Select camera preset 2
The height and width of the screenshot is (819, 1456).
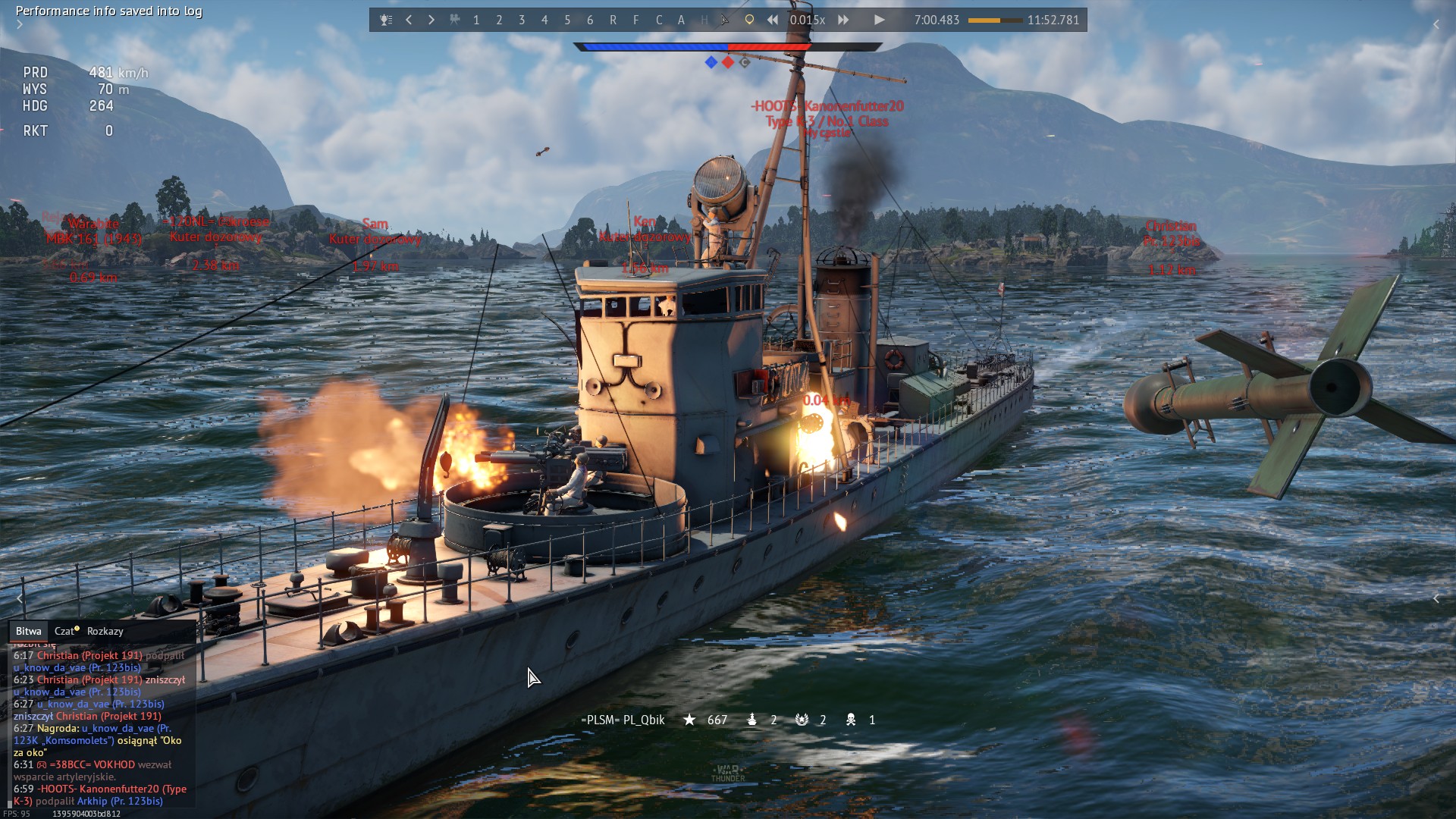tap(499, 20)
